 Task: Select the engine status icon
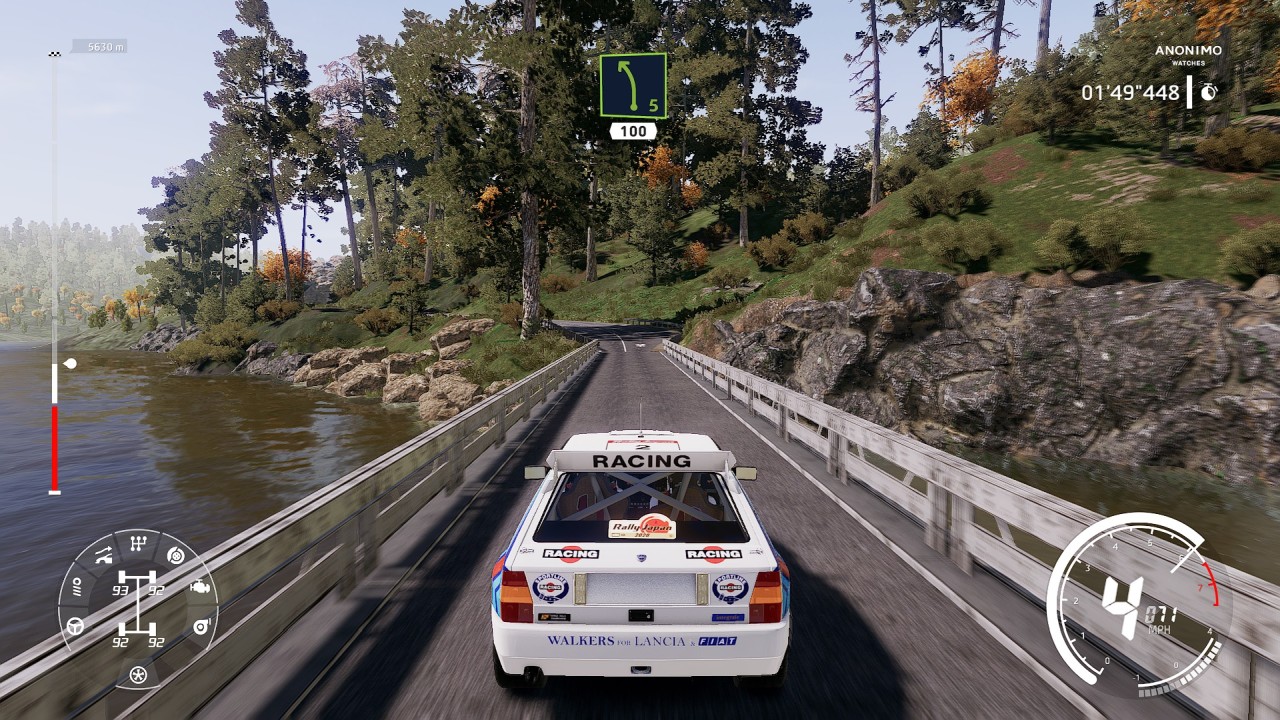(x=199, y=588)
